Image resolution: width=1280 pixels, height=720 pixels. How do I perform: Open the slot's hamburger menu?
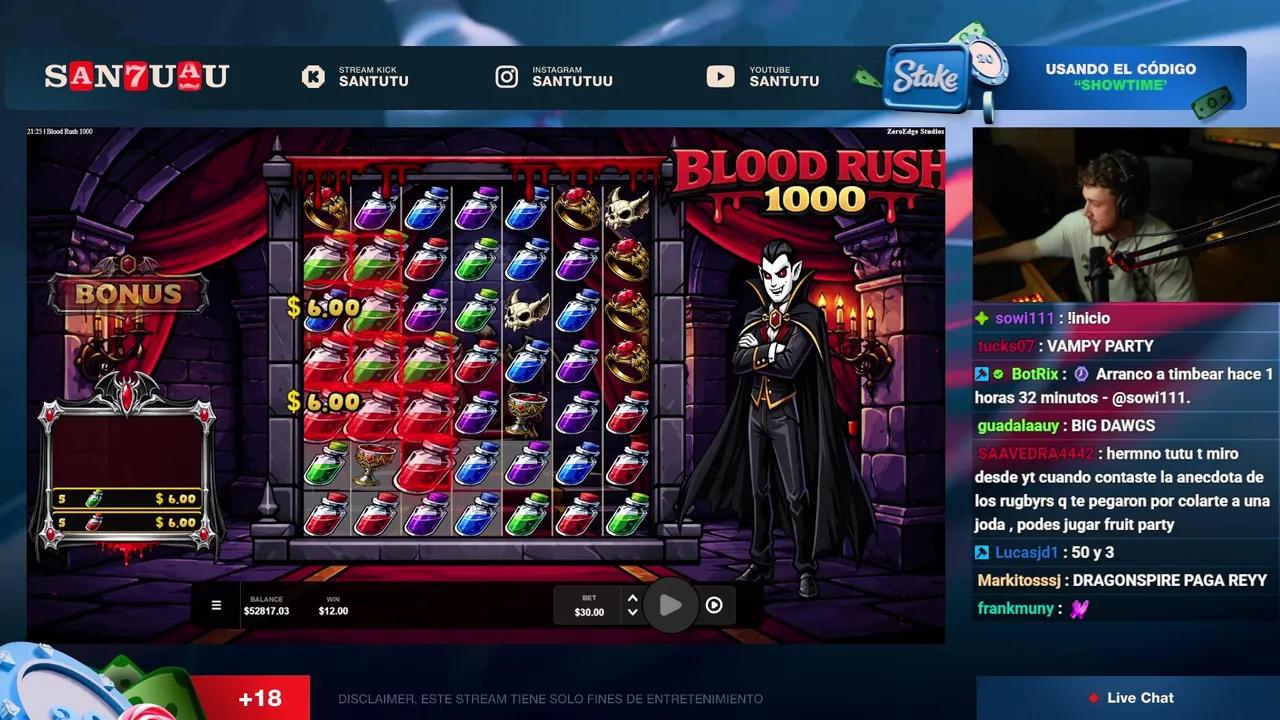coord(215,604)
